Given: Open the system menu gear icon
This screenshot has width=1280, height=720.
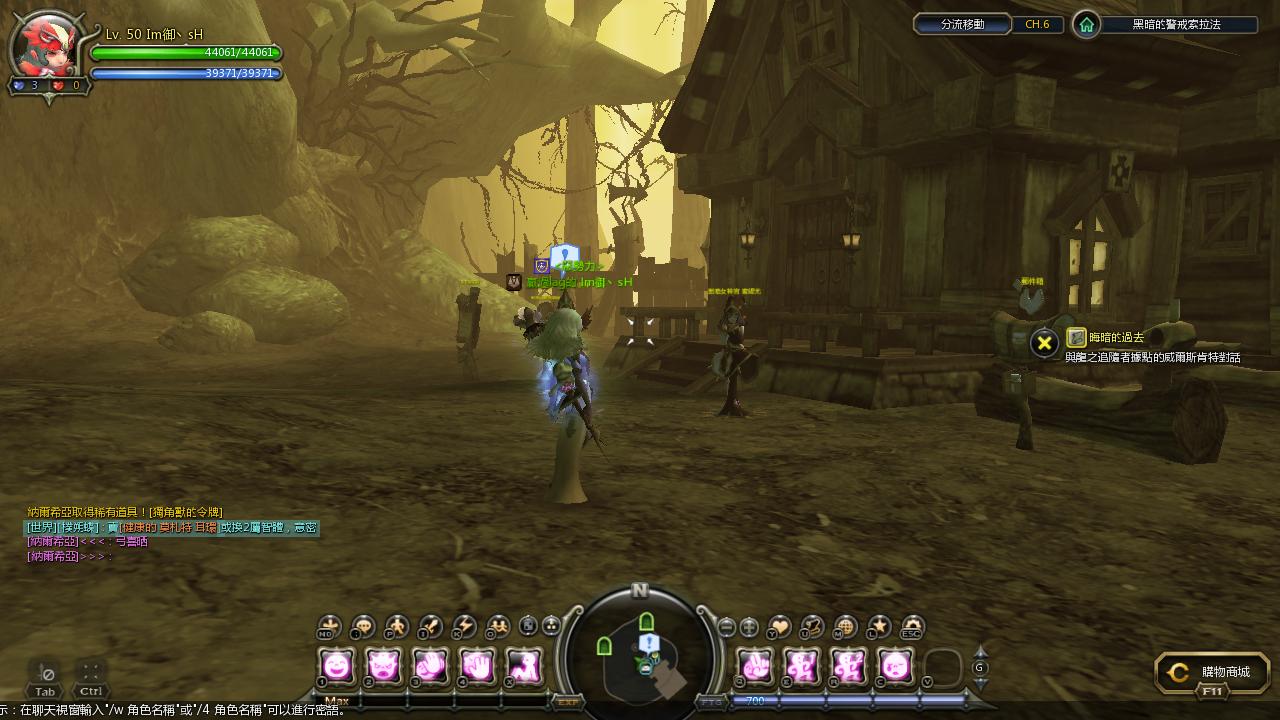Looking at the screenshot, I should 912,627.
